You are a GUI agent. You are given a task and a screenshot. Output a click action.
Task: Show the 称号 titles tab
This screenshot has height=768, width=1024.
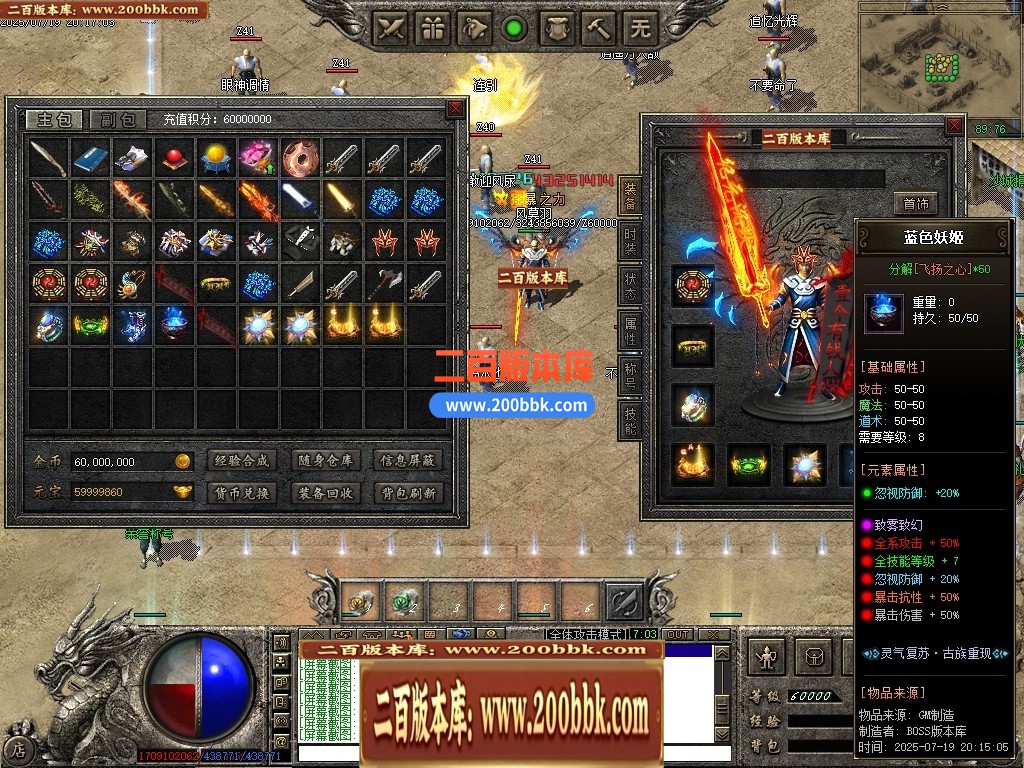630,374
